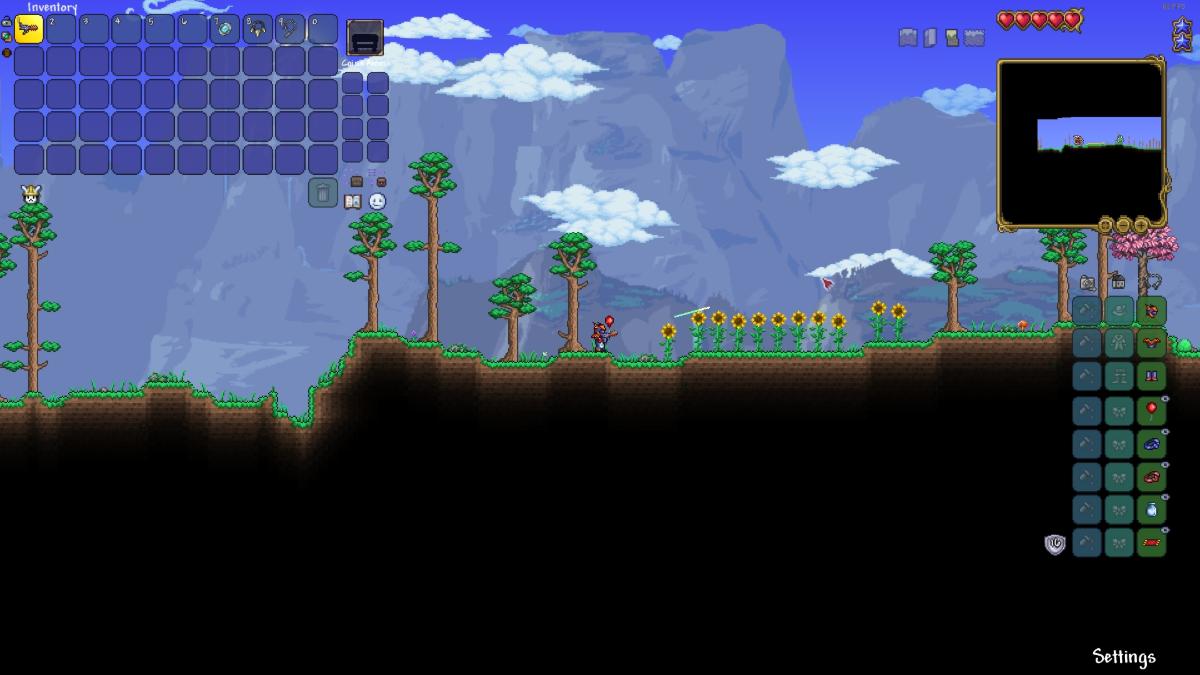The width and height of the screenshot is (1200, 675).
Task: Open the housing menu house icon
Action: [1118, 283]
